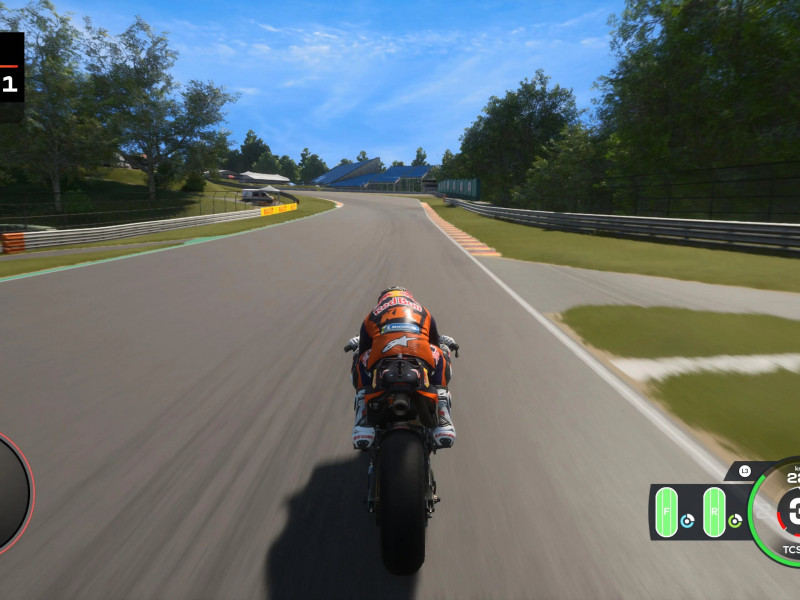Select the front tire 'F' wear indicator
The width and height of the screenshot is (800, 600).
[x=666, y=512]
